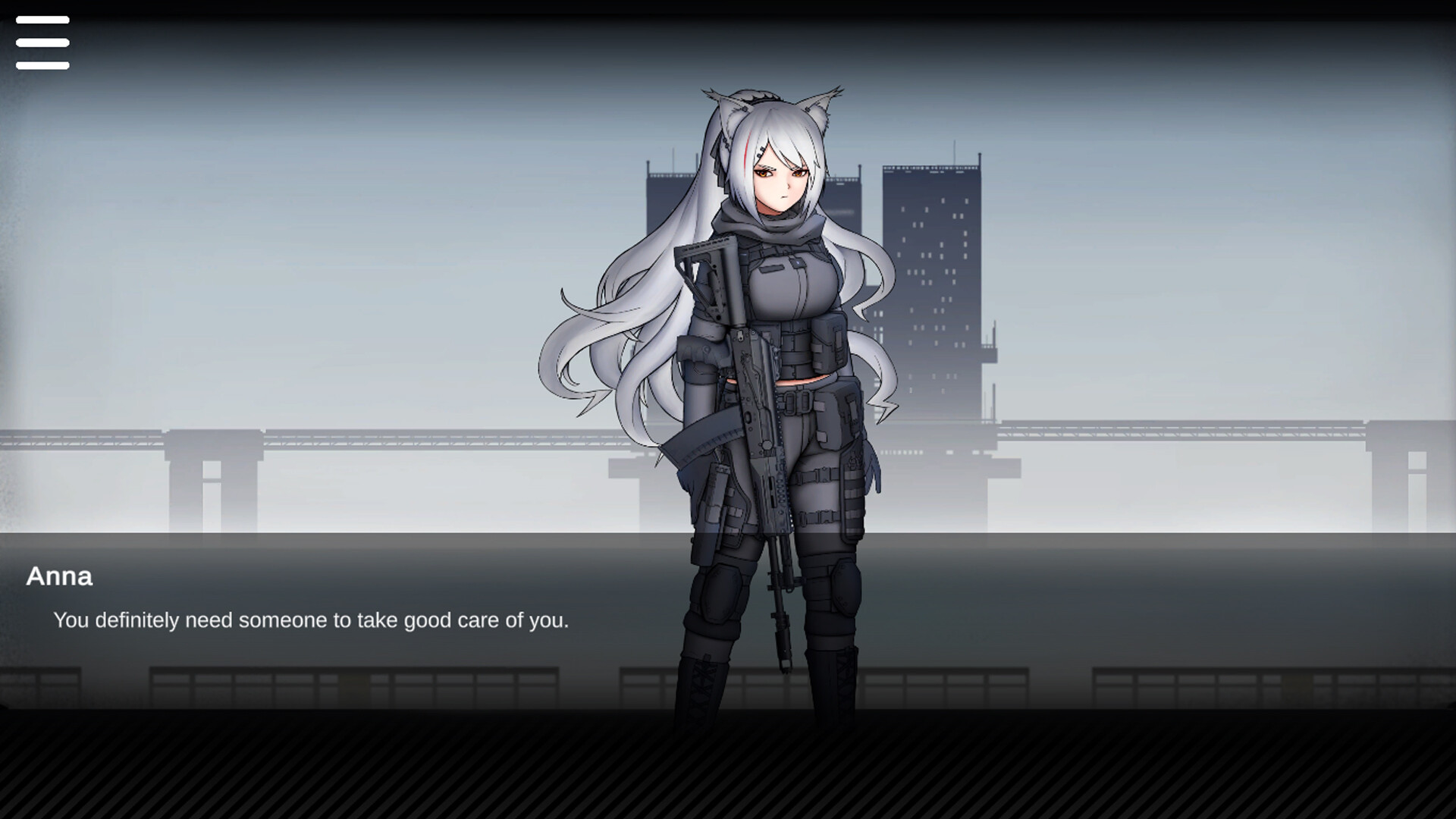Image resolution: width=1456 pixels, height=819 pixels.
Task: Click Anna's name label in the dialogue box
Action: (x=58, y=577)
